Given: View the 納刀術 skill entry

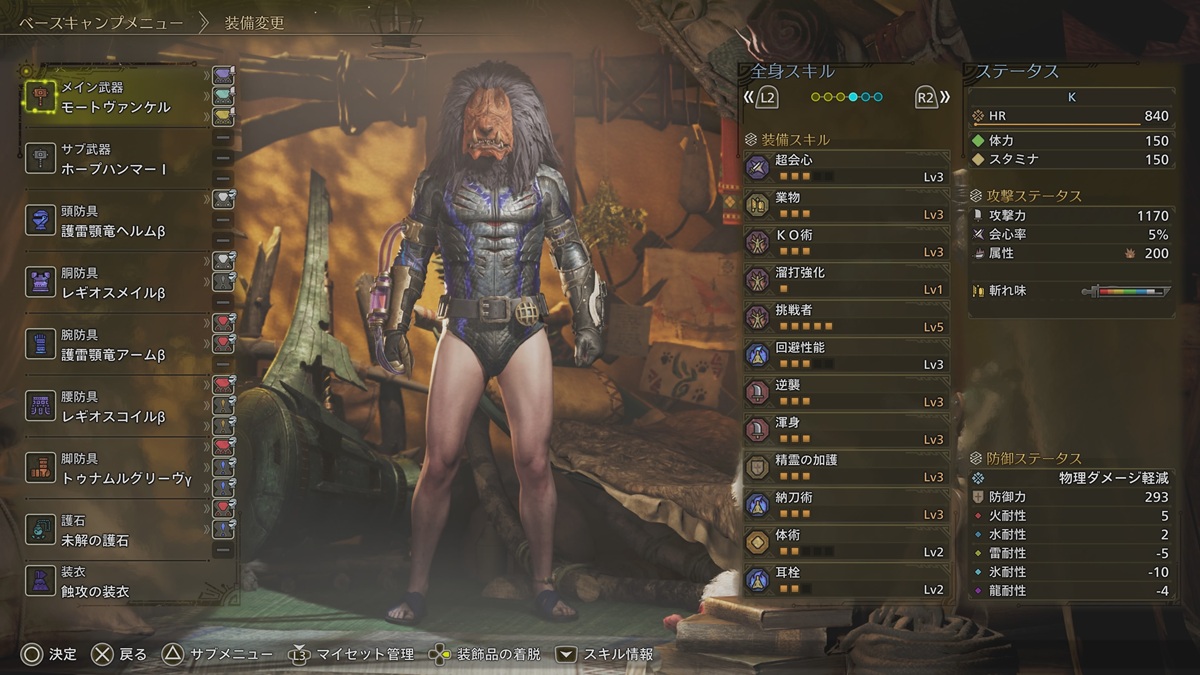Looking at the screenshot, I should (x=845, y=505).
